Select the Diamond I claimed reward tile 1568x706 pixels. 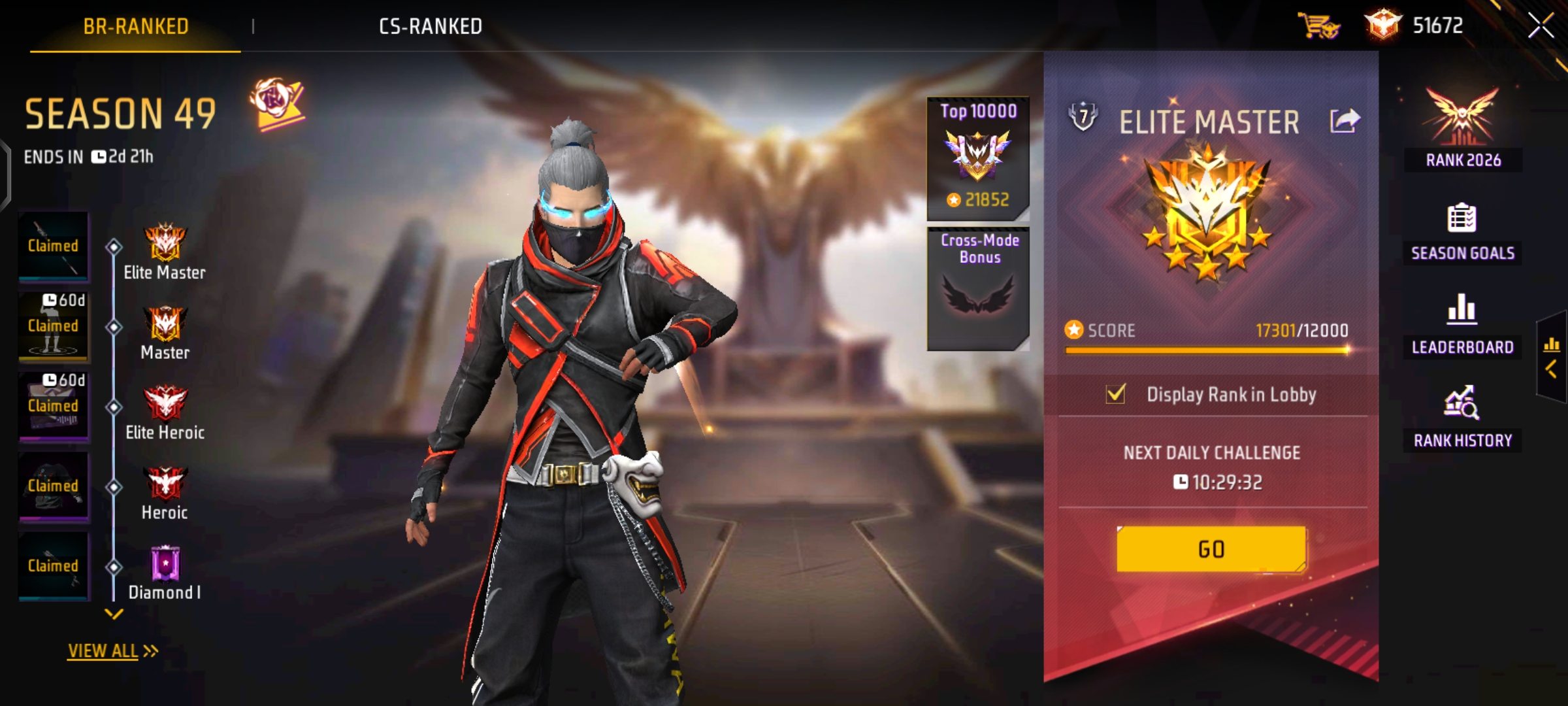(x=54, y=565)
